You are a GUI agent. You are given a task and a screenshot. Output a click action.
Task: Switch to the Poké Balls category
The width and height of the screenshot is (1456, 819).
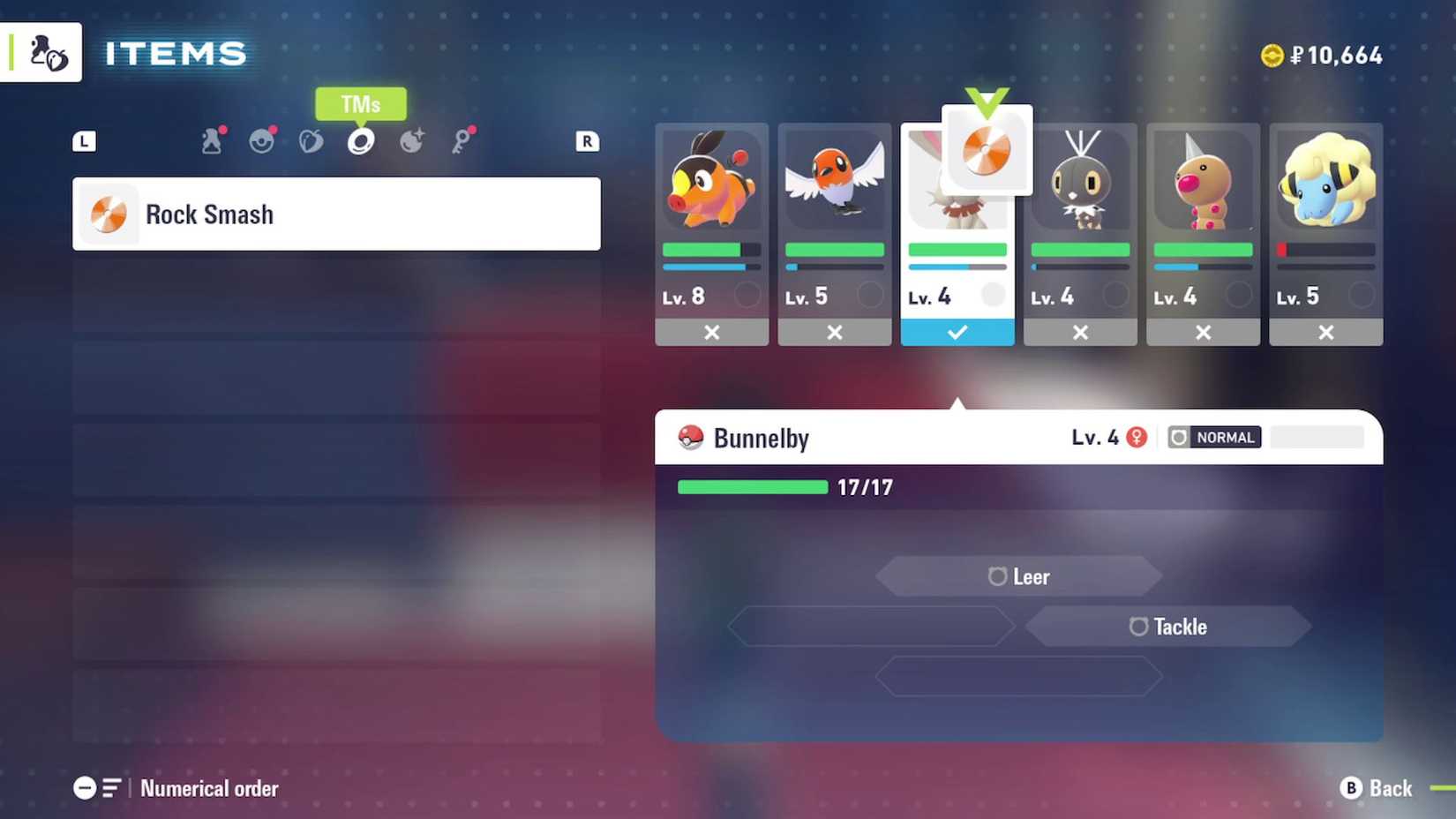click(x=261, y=141)
